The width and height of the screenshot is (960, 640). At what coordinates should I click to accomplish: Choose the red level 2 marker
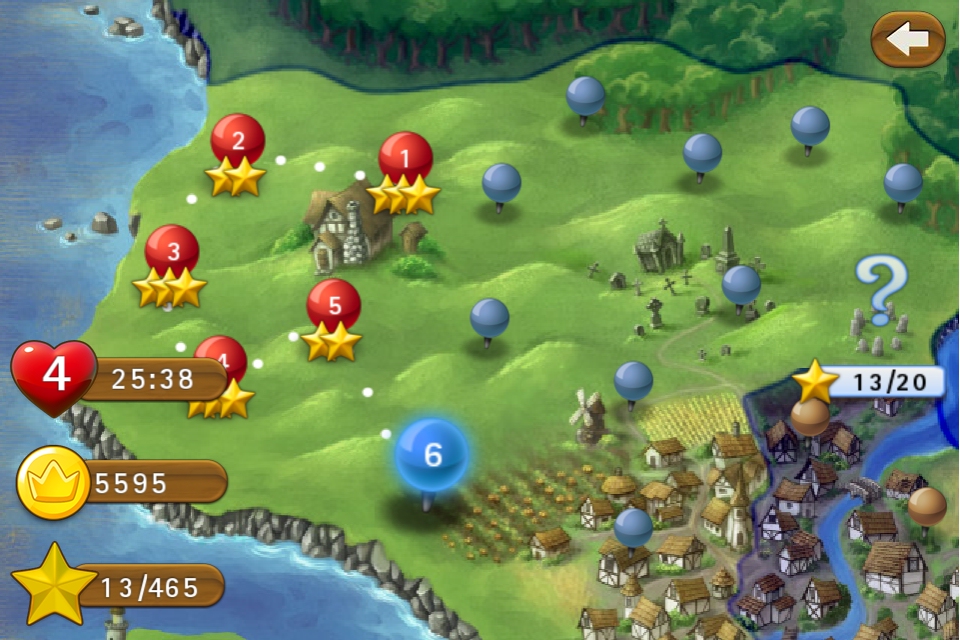tap(238, 141)
